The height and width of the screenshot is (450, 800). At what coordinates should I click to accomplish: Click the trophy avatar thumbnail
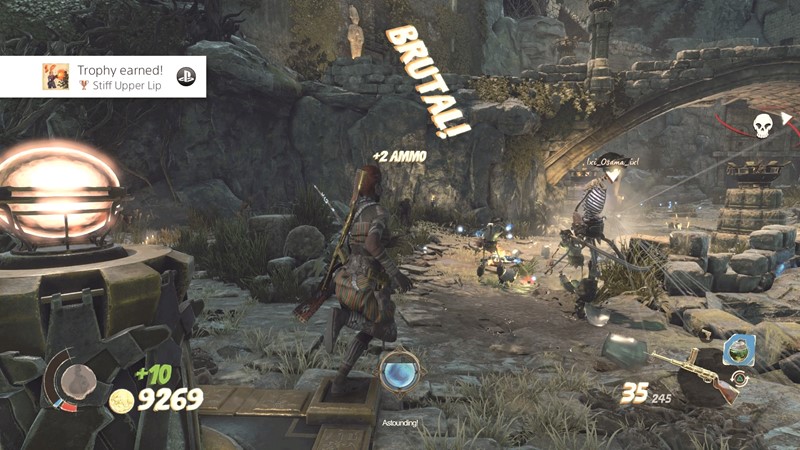[56, 76]
